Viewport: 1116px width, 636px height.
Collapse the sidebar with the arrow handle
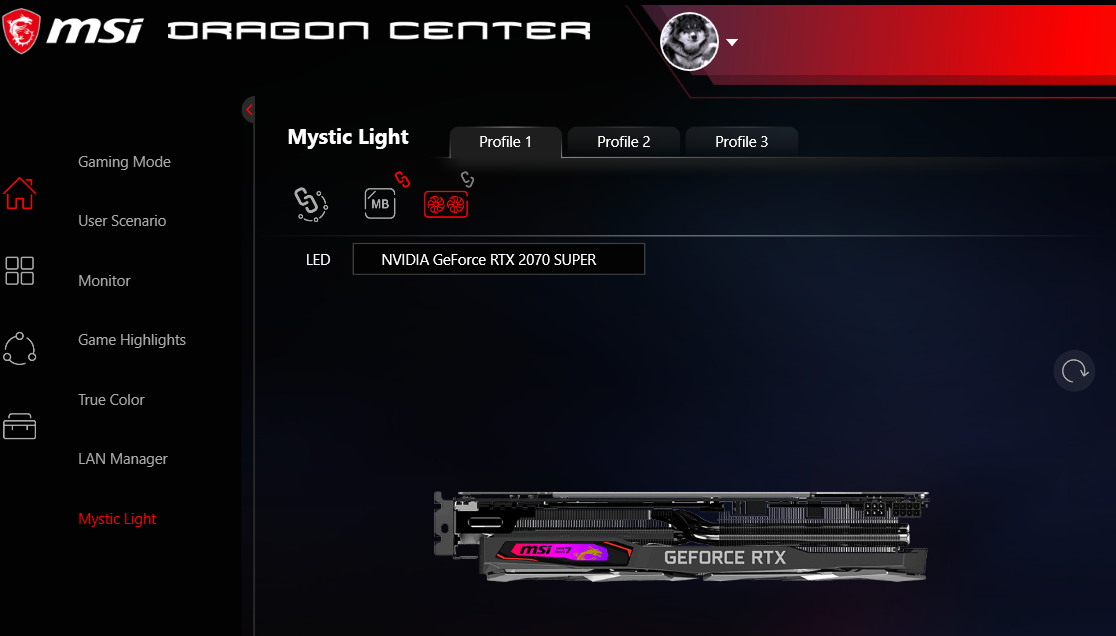(249, 110)
